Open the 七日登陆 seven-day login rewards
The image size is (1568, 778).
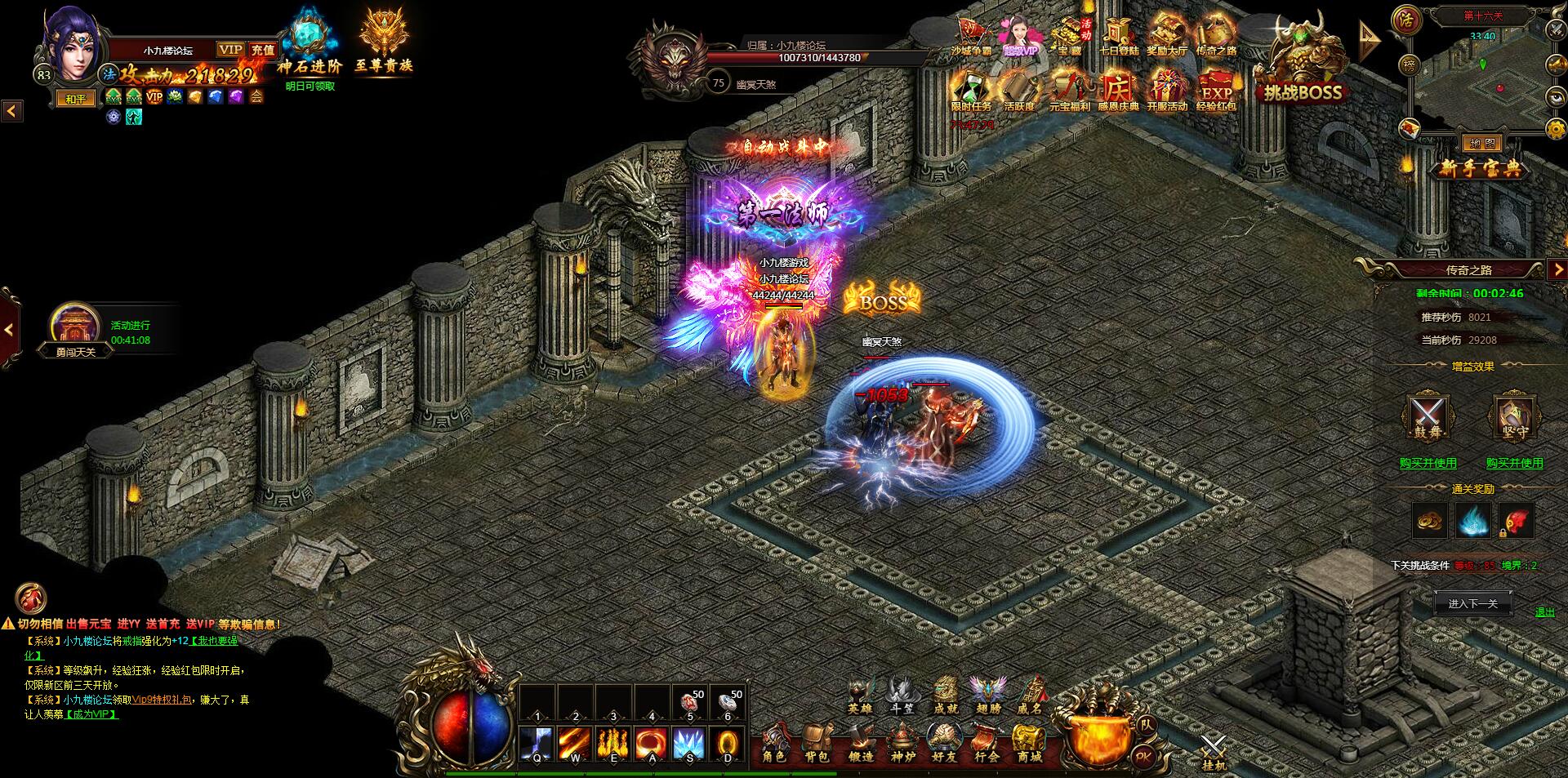(x=1118, y=37)
